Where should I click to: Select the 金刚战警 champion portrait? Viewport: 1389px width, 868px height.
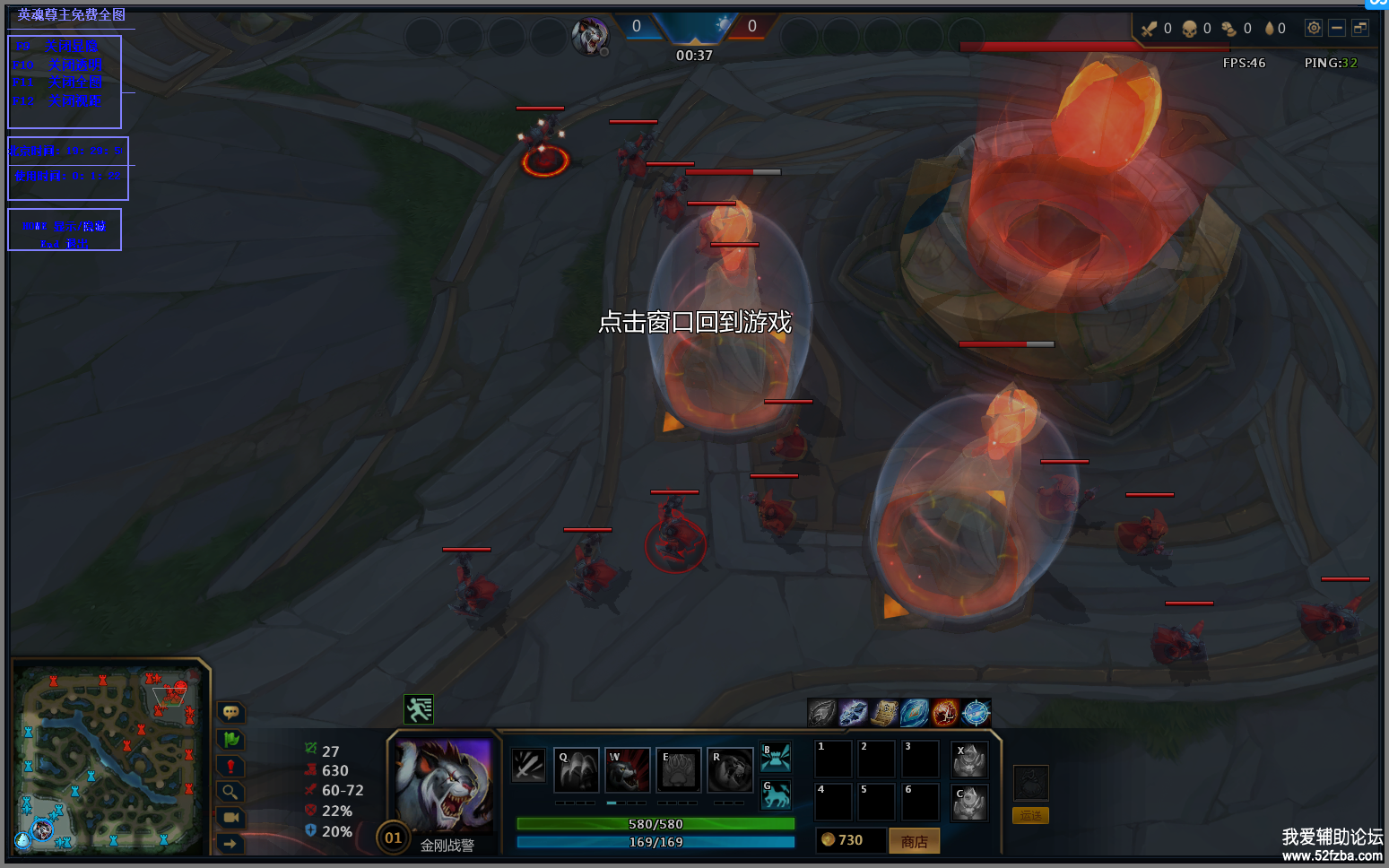[444, 786]
